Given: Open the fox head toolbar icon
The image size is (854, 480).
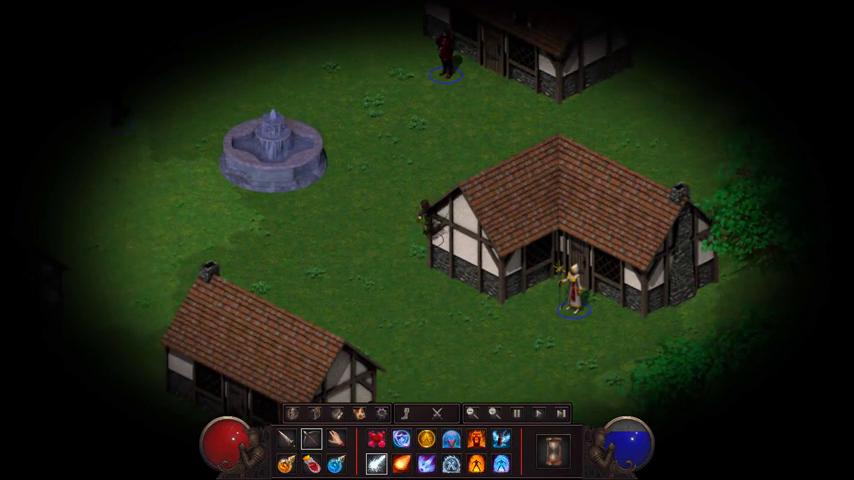Looking at the screenshot, I should click(x=359, y=413).
